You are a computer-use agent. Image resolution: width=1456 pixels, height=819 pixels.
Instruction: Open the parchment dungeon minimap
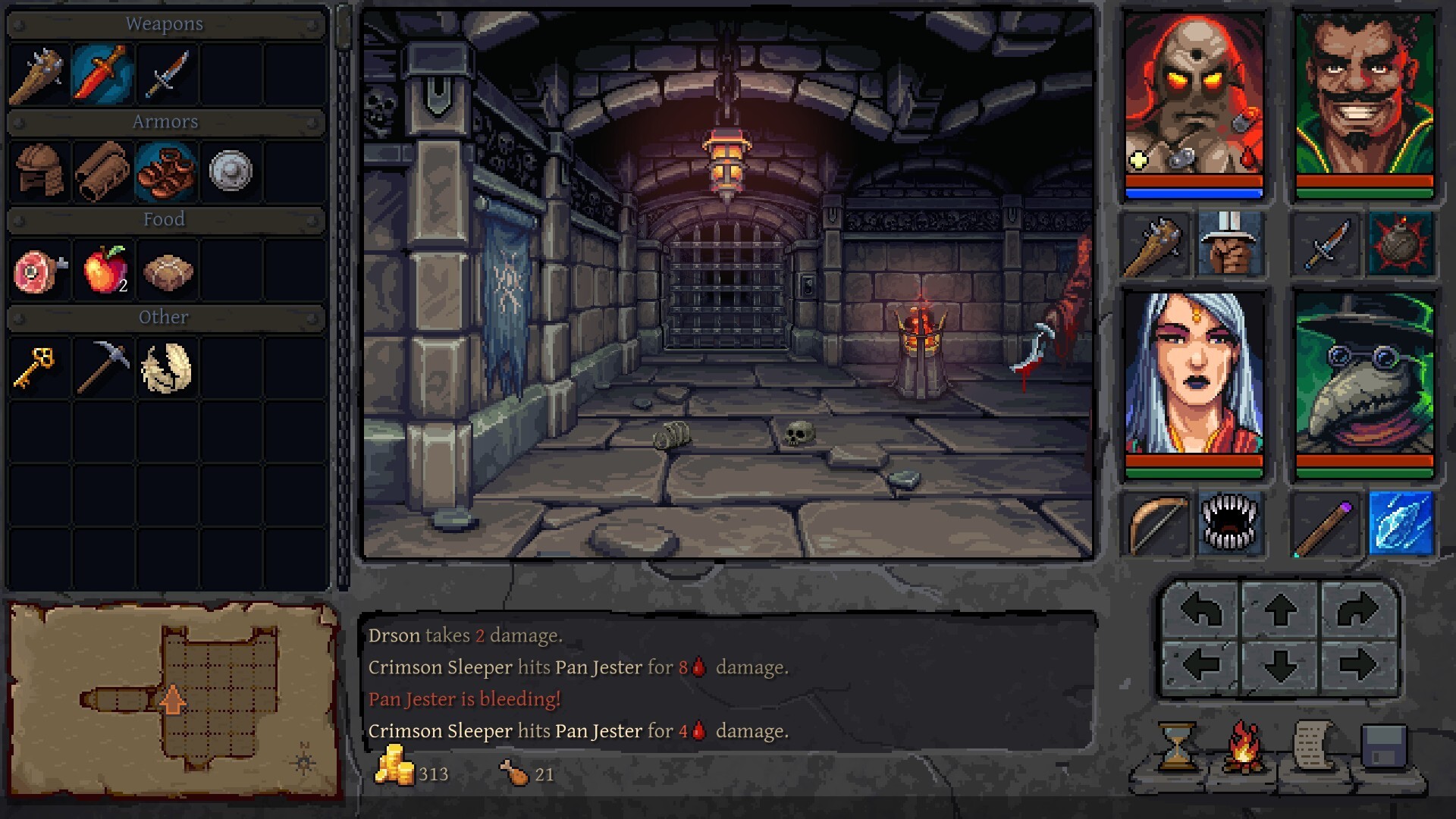pos(173,700)
